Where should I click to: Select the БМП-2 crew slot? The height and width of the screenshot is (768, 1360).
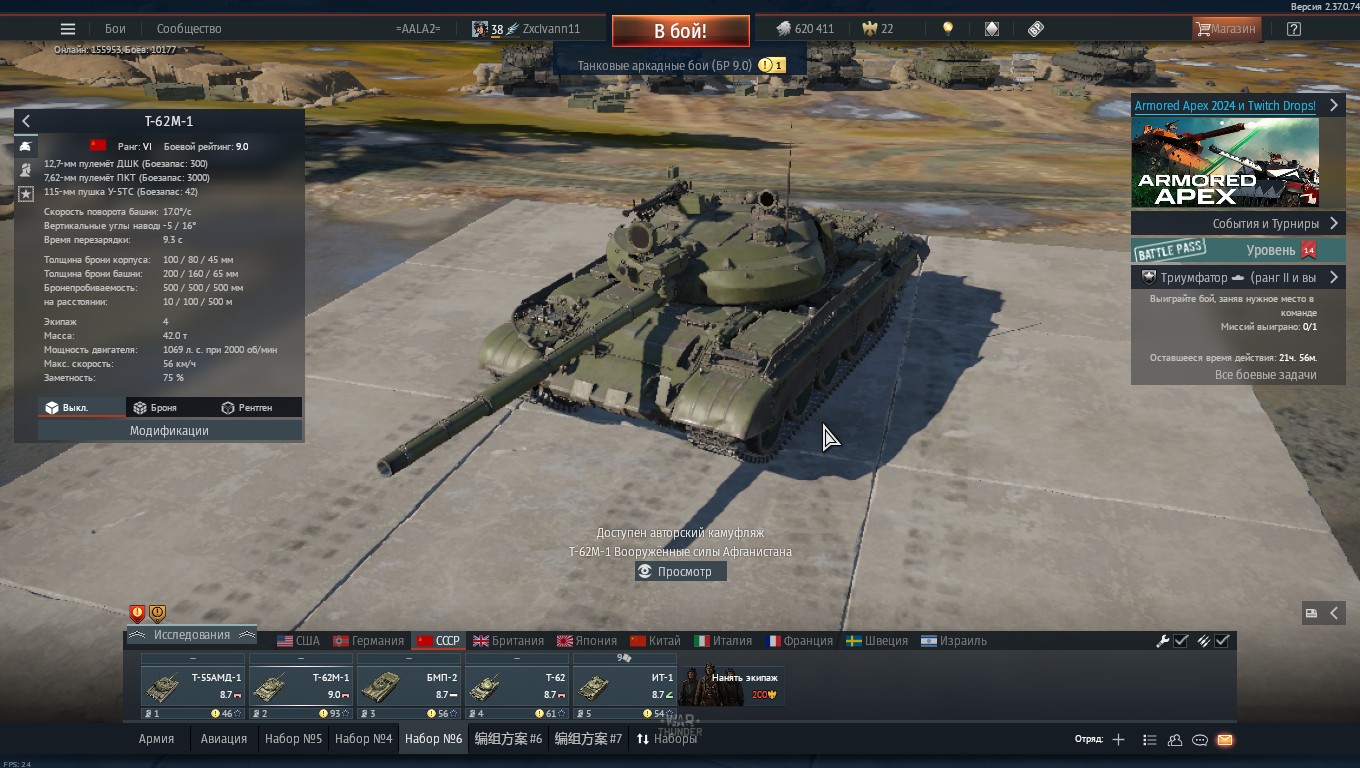408,687
